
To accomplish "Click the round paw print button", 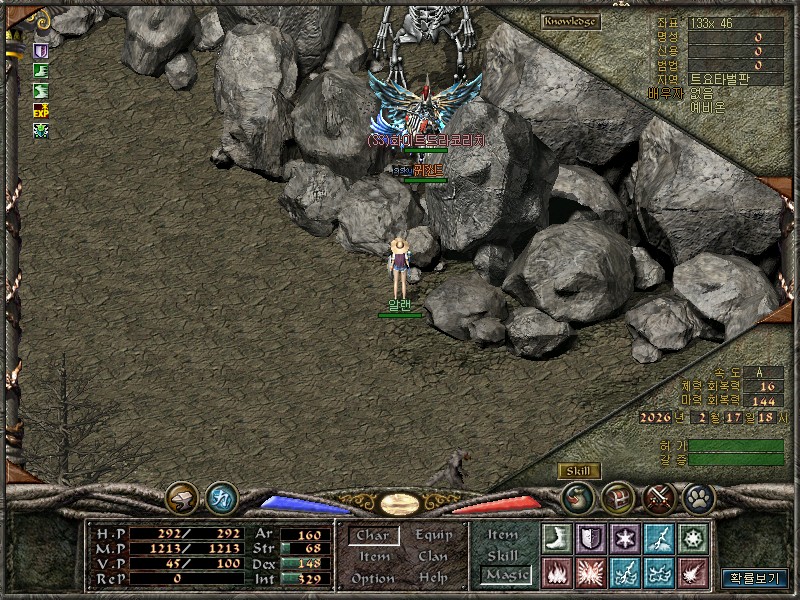I will point(696,496).
